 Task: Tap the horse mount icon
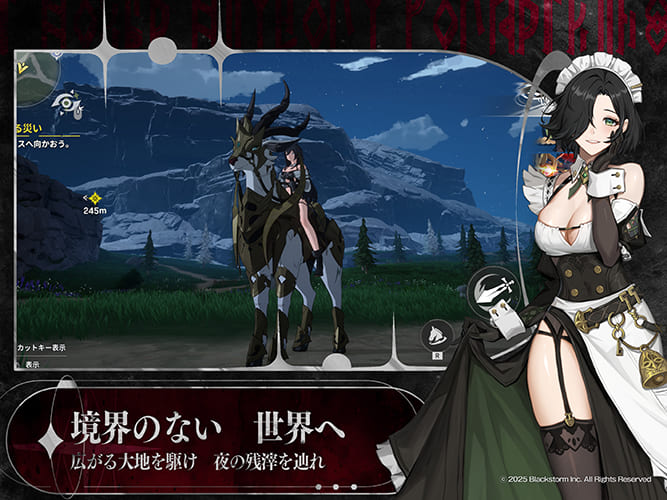pyautogui.click(x=436, y=337)
